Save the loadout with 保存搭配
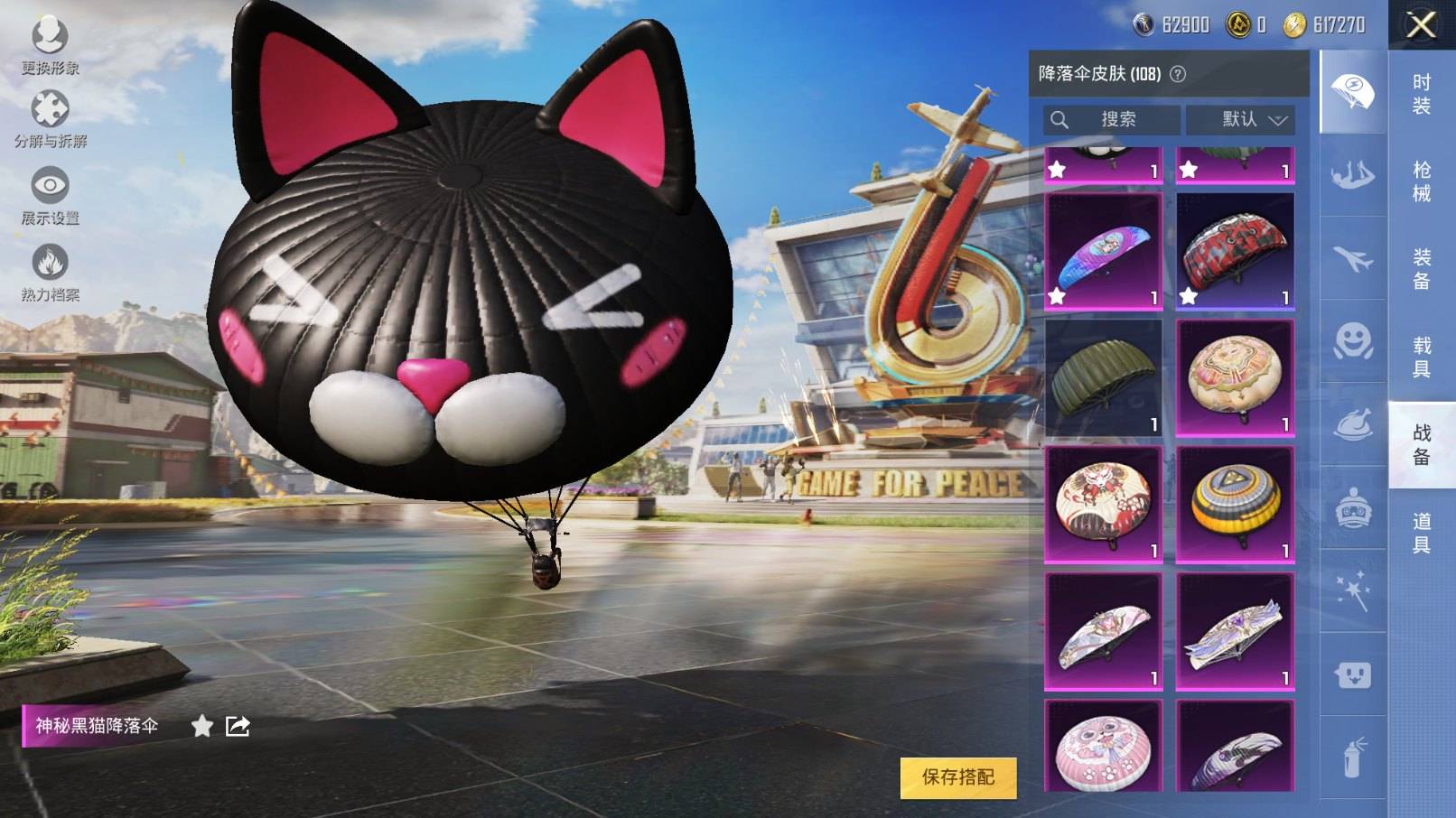1456x818 pixels. click(957, 777)
